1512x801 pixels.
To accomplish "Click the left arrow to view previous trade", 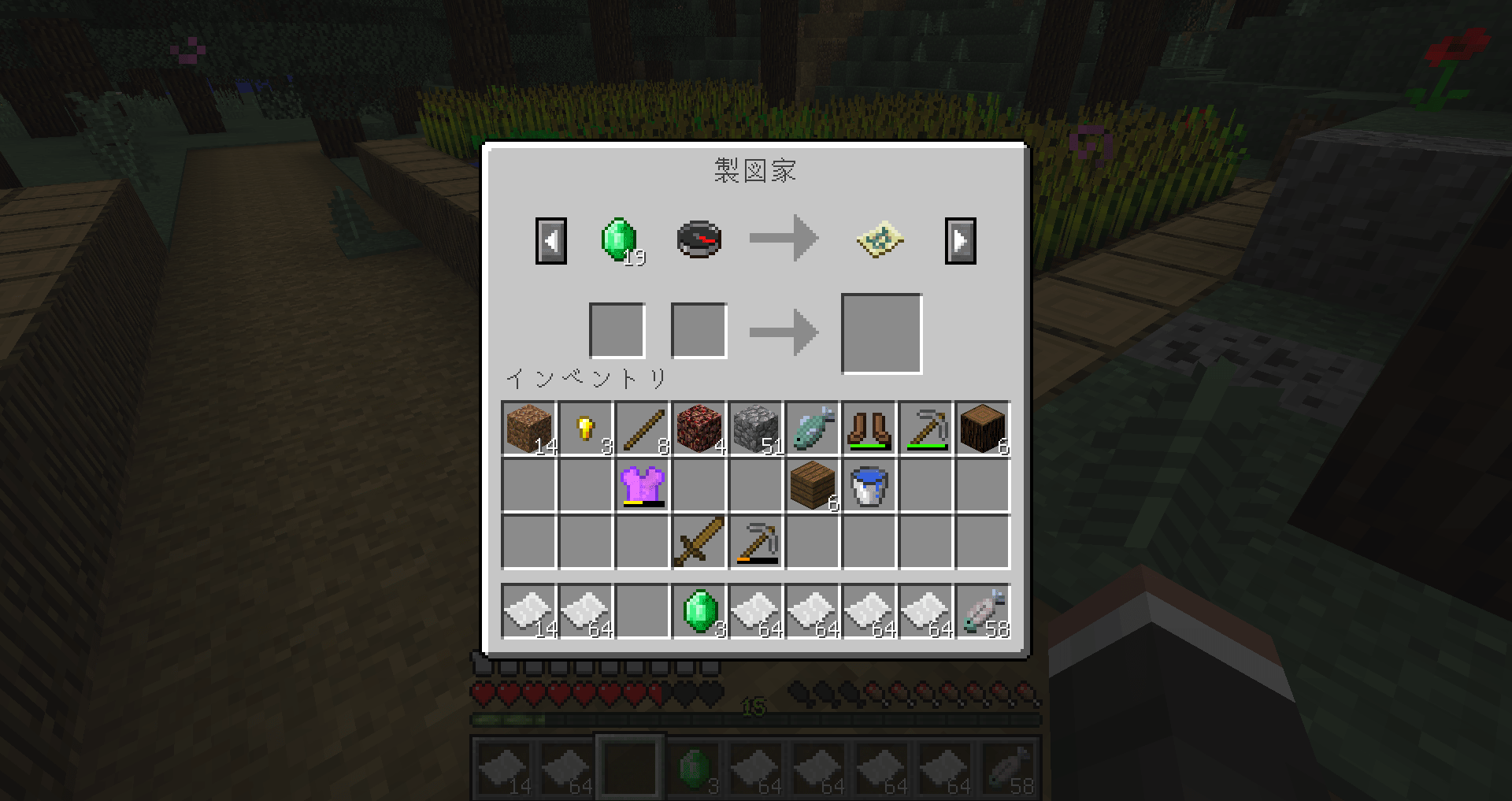I will pos(551,240).
